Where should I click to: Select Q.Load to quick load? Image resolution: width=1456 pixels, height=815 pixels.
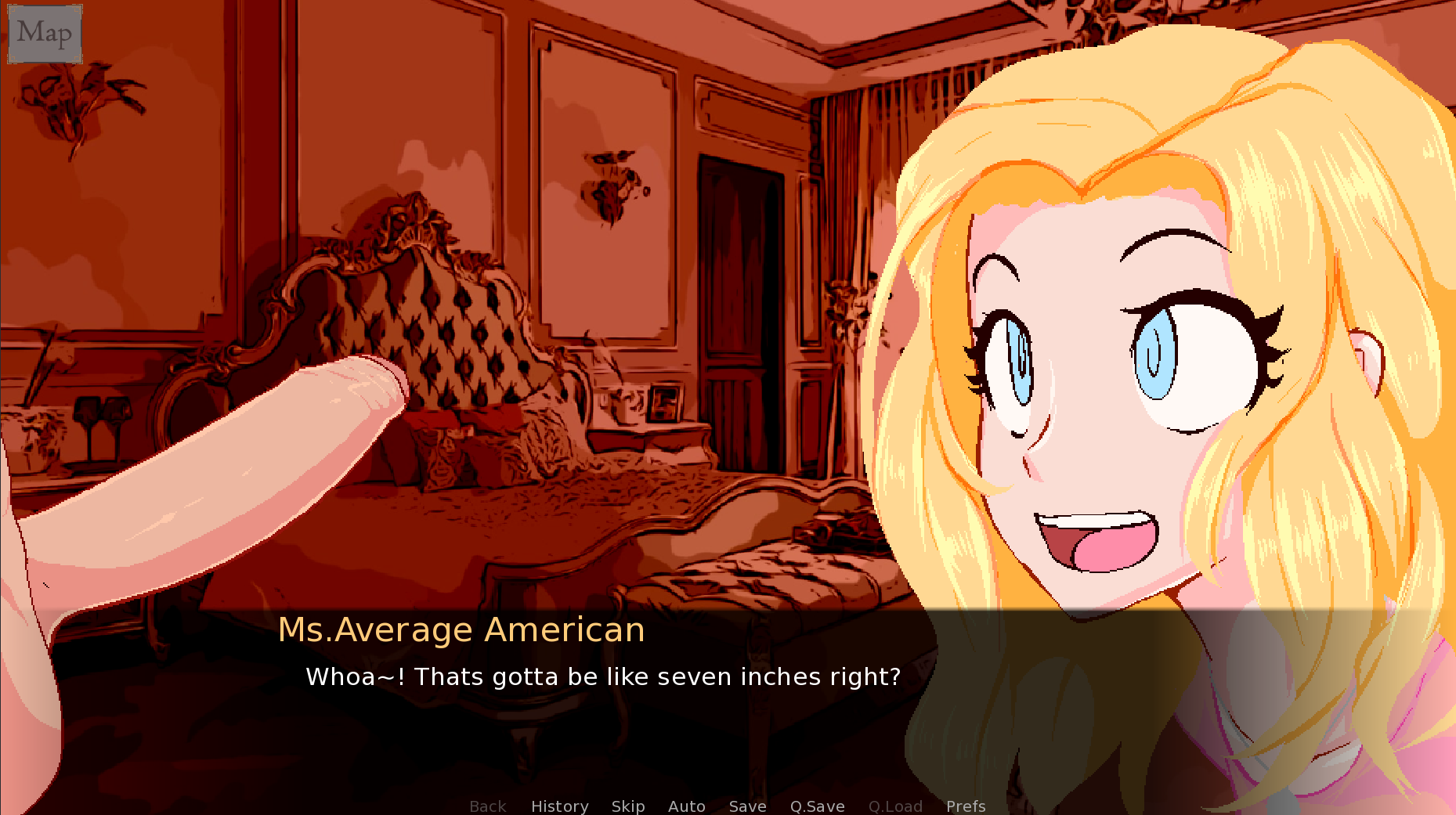[x=895, y=806]
